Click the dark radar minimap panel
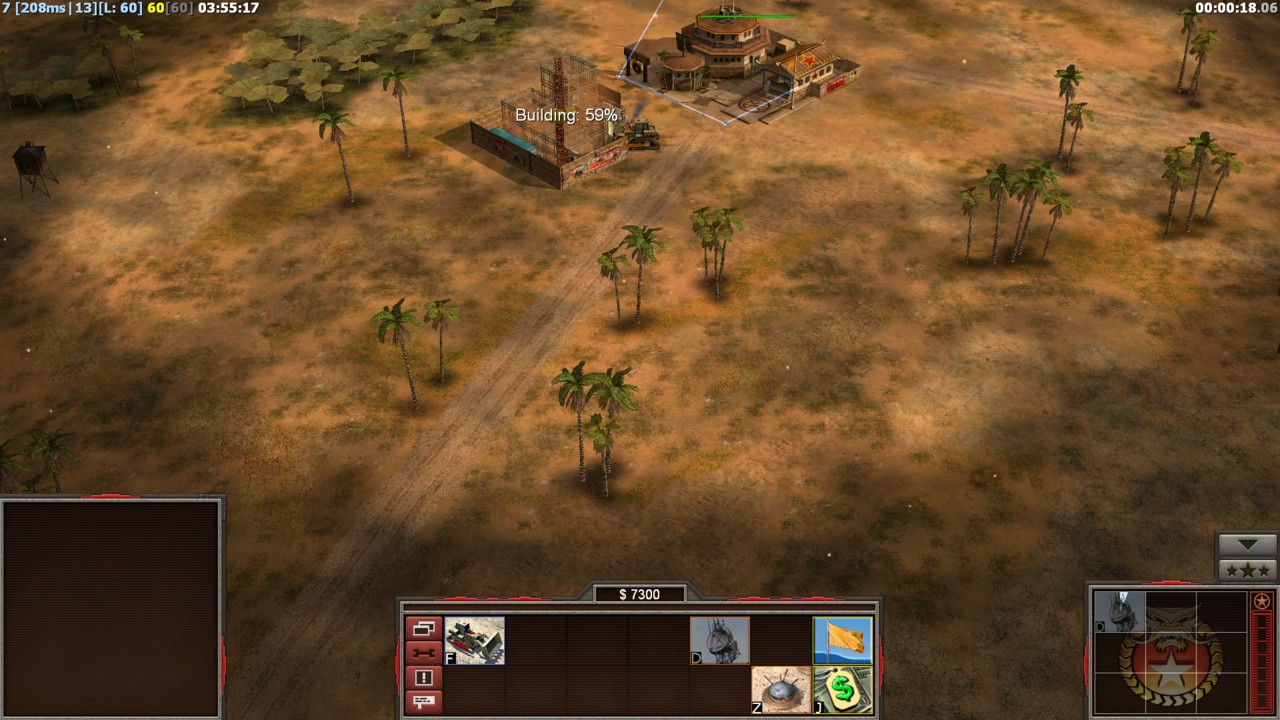The image size is (1280, 720). 110,608
